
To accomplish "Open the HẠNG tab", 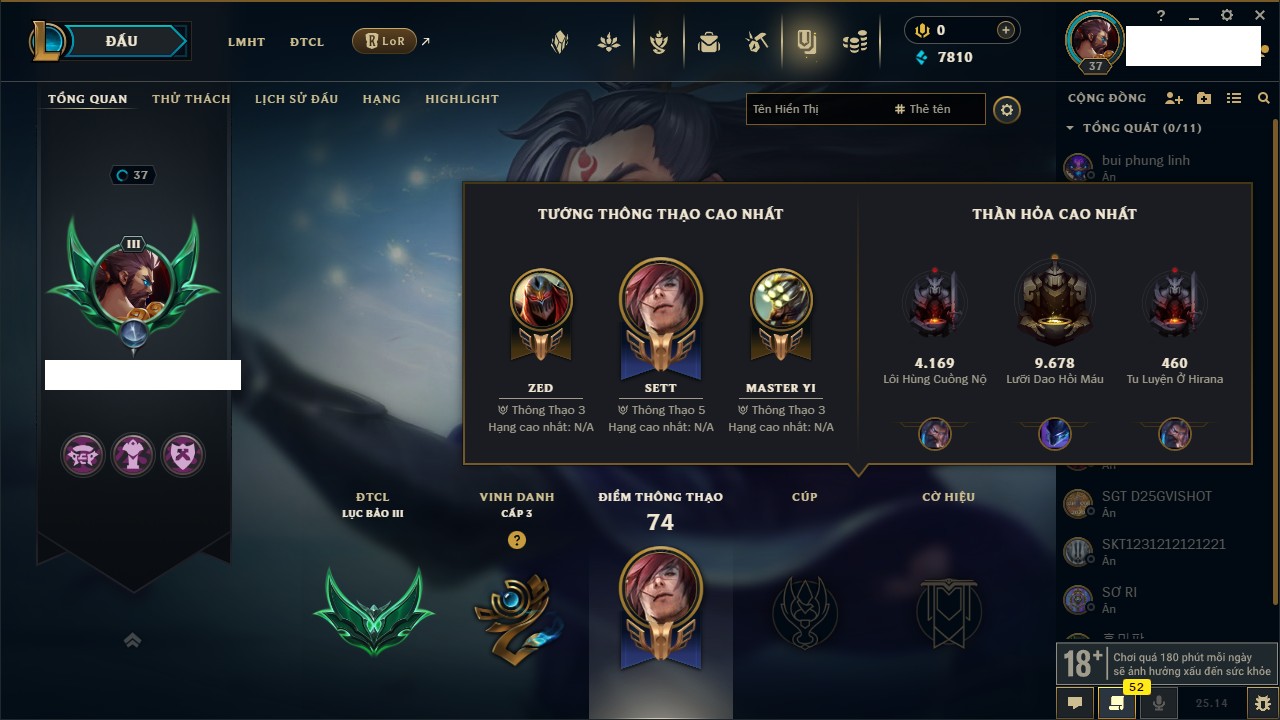I will [x=381, y=99].
